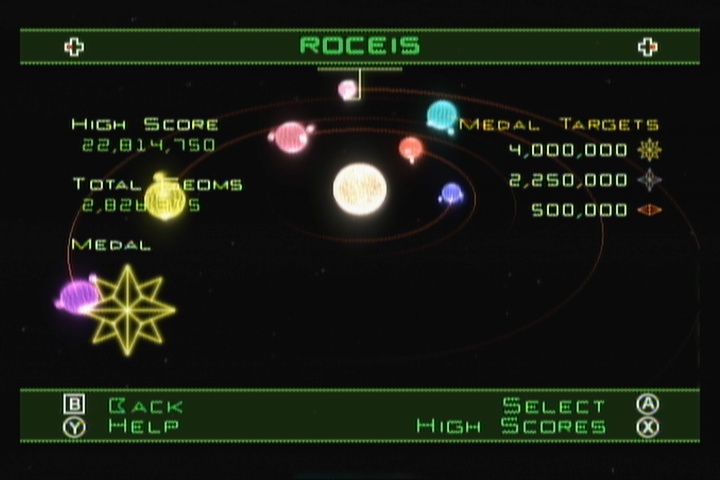Image resolution: width=720 pixels, height=480 pixels.
Task: Select the purple planet
Action: click(78, 296)
